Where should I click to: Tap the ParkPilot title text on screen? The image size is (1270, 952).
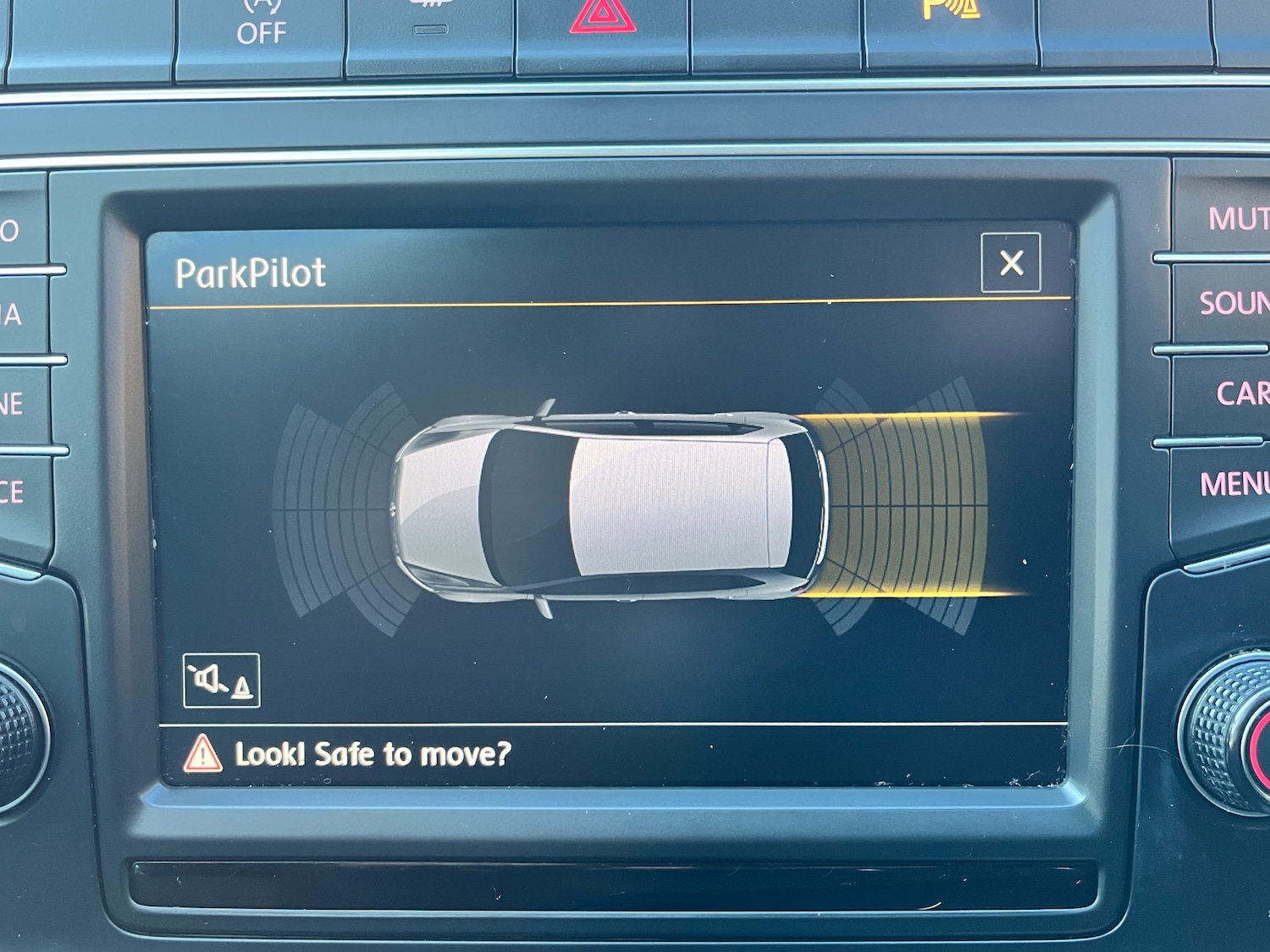click(x=250, y=272)
